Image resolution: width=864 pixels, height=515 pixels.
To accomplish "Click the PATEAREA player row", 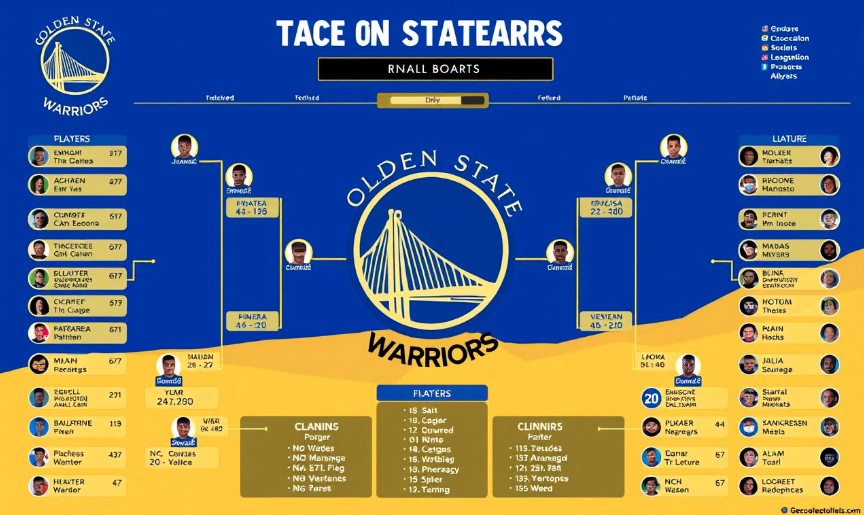I will tap(77, 333).
